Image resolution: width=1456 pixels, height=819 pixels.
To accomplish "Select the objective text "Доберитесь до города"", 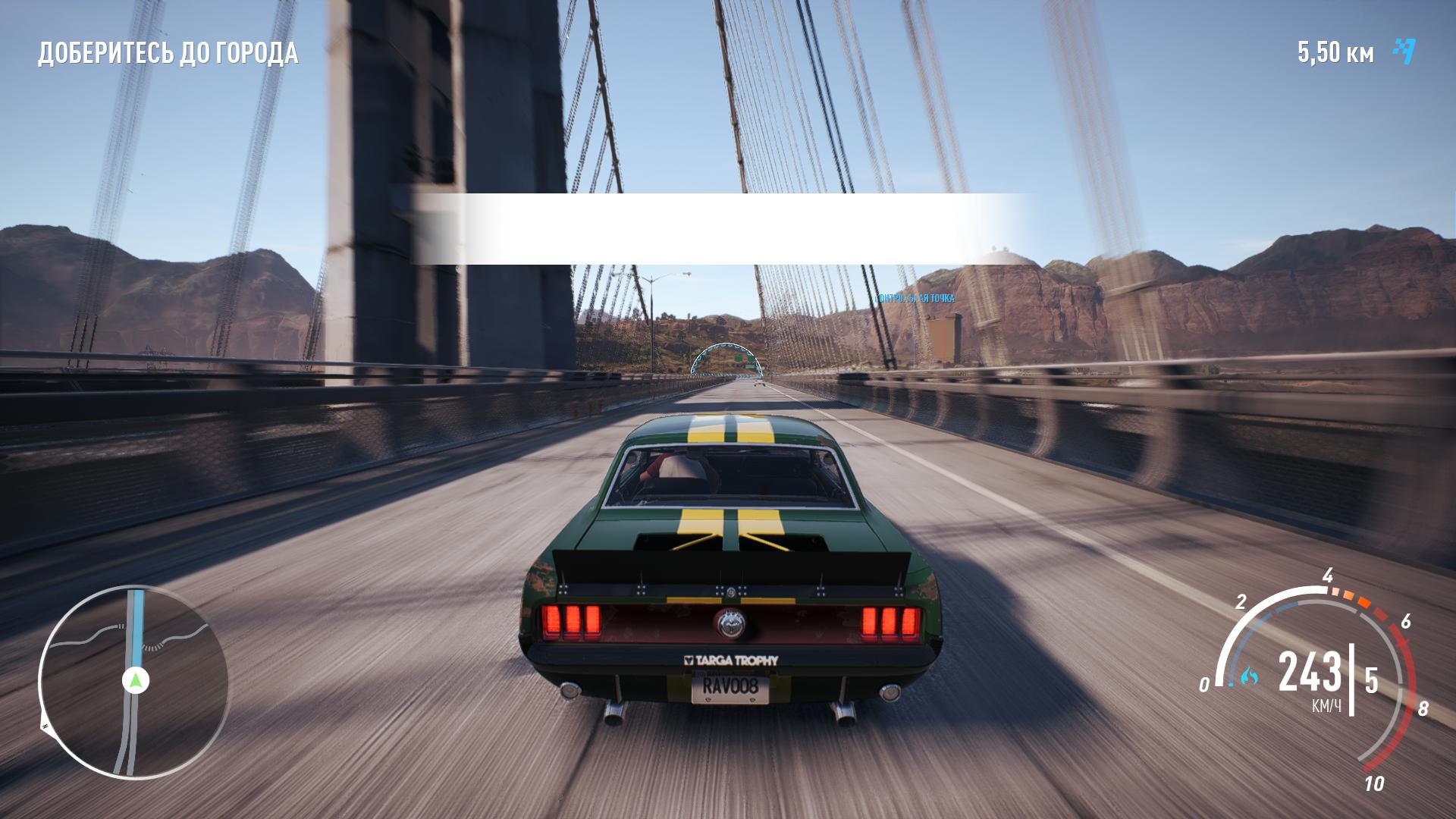I will 168,53.
